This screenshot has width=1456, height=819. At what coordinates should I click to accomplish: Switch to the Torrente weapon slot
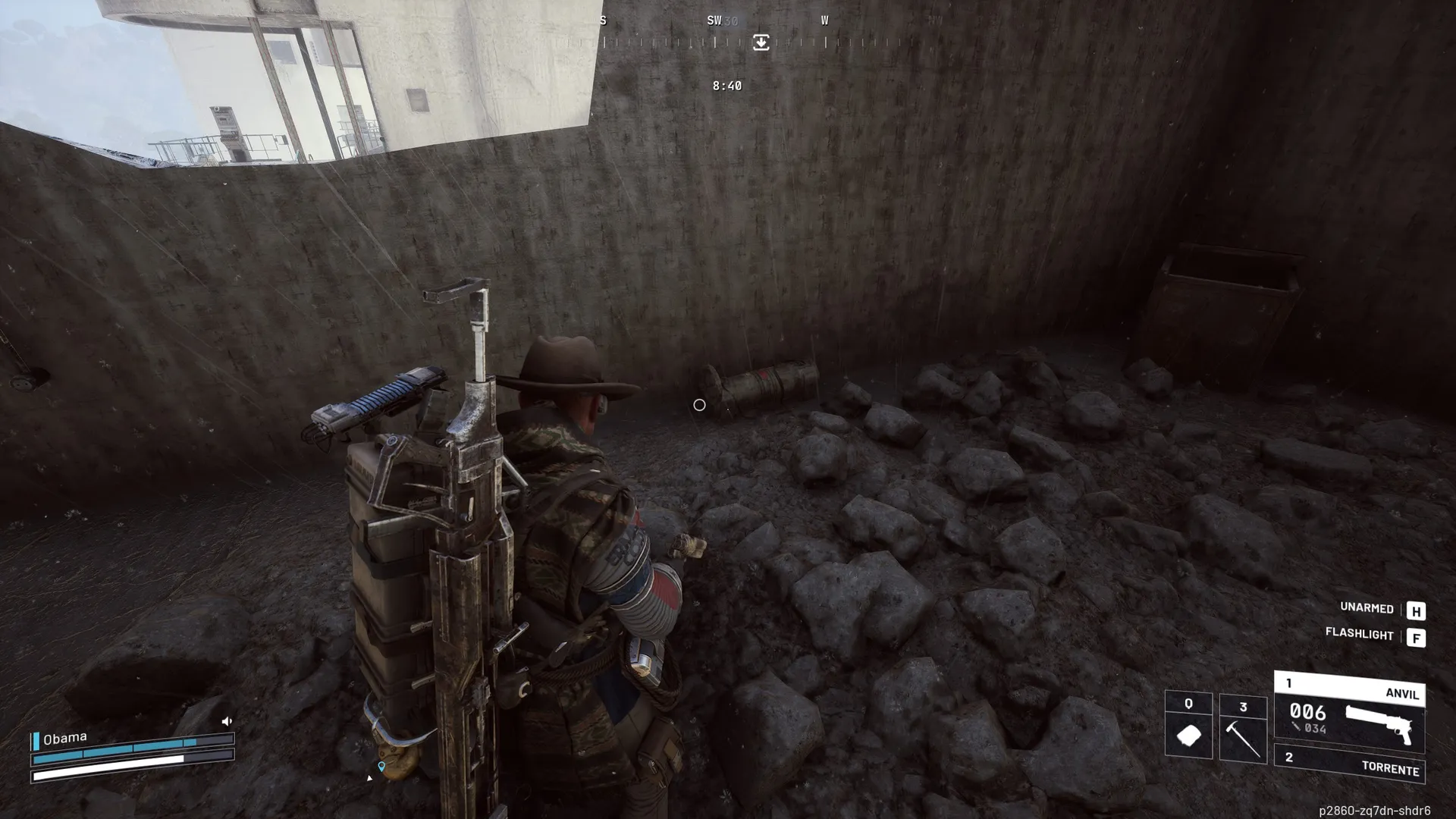tap(1349, 765)
